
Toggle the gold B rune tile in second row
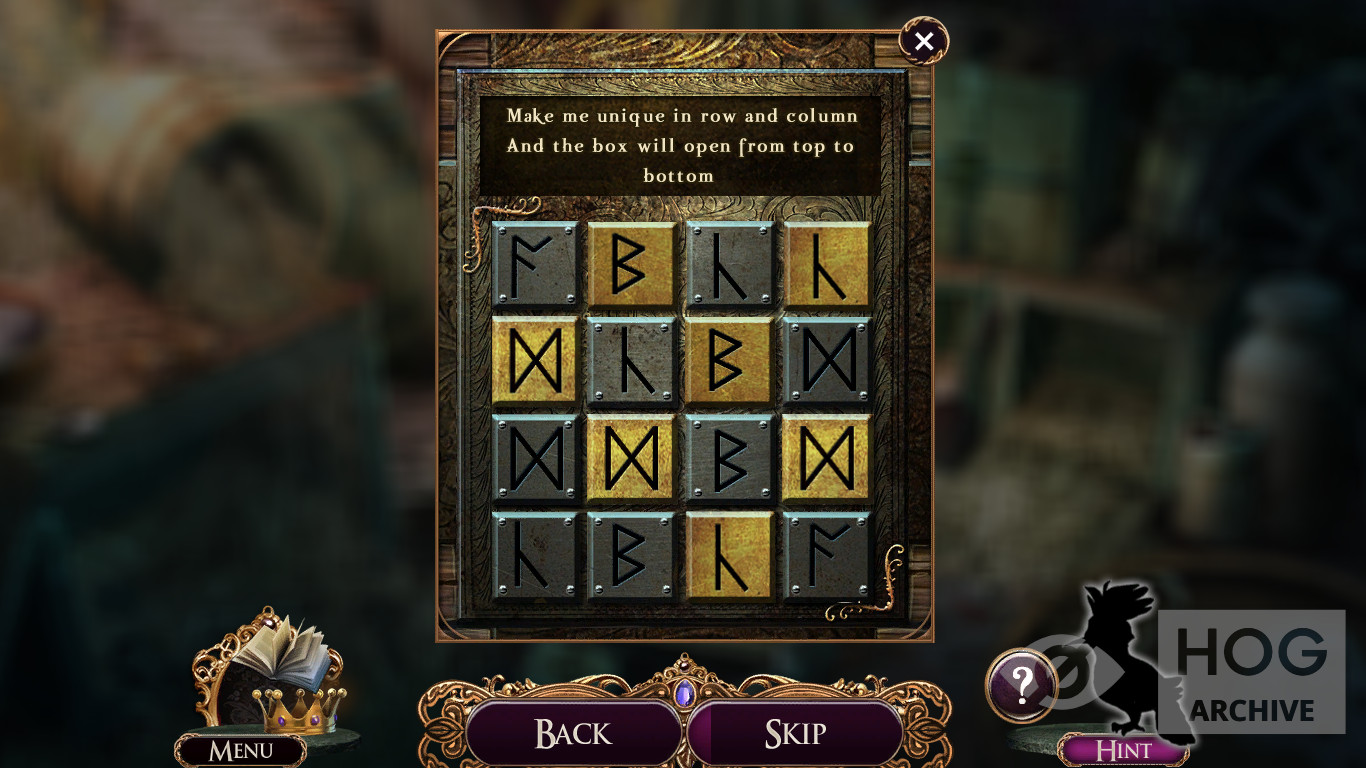[x=728, y=360]
